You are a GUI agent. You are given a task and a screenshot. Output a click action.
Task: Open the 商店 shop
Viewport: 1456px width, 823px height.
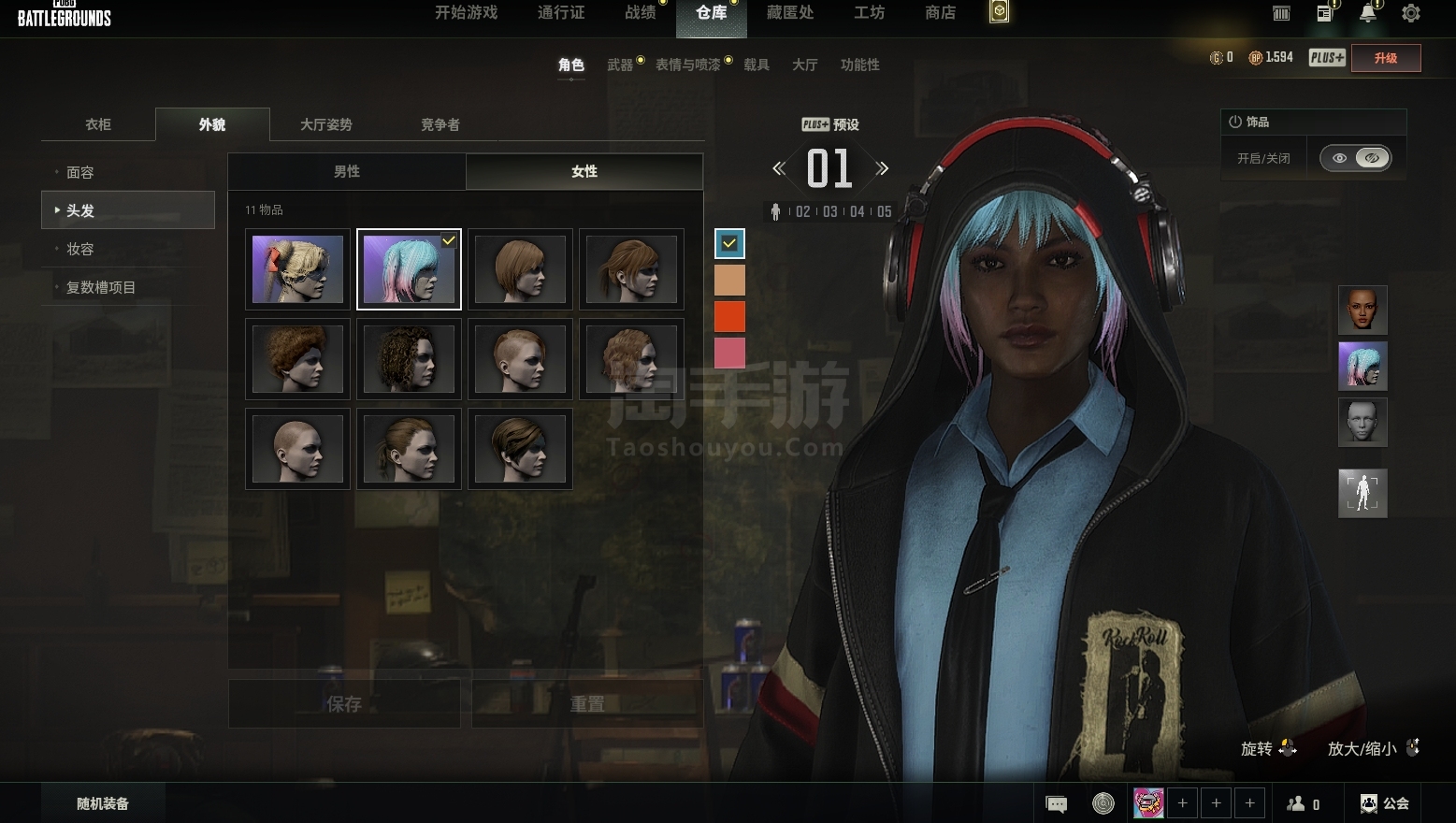tap(940, 13)
